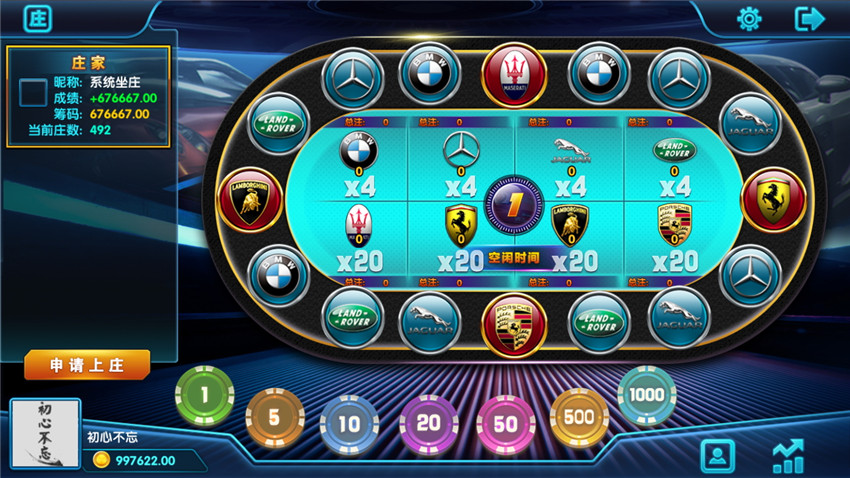Choose the pink 50 chip
Viewport: 850px width, 478px height.
(506, 424)
